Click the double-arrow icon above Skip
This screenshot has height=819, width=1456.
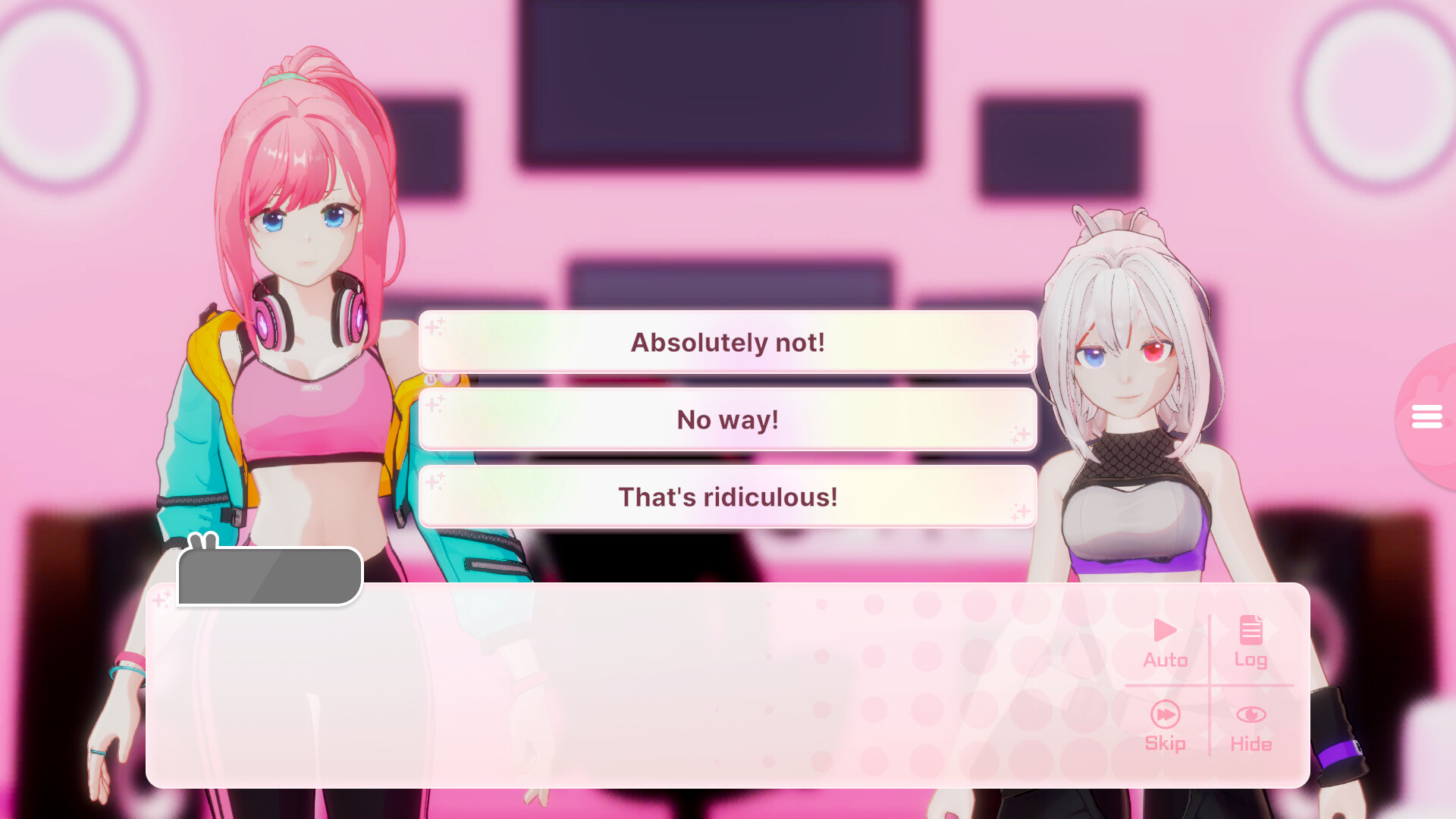[x=1165, y=714]
